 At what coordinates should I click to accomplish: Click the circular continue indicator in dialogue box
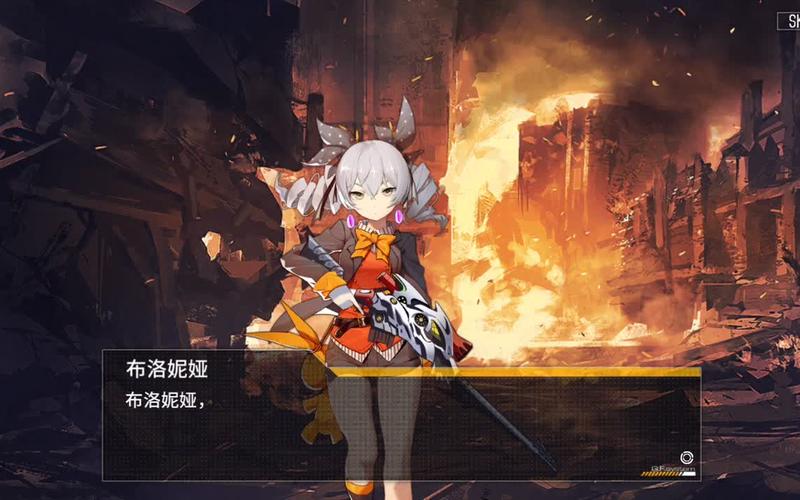686,457
